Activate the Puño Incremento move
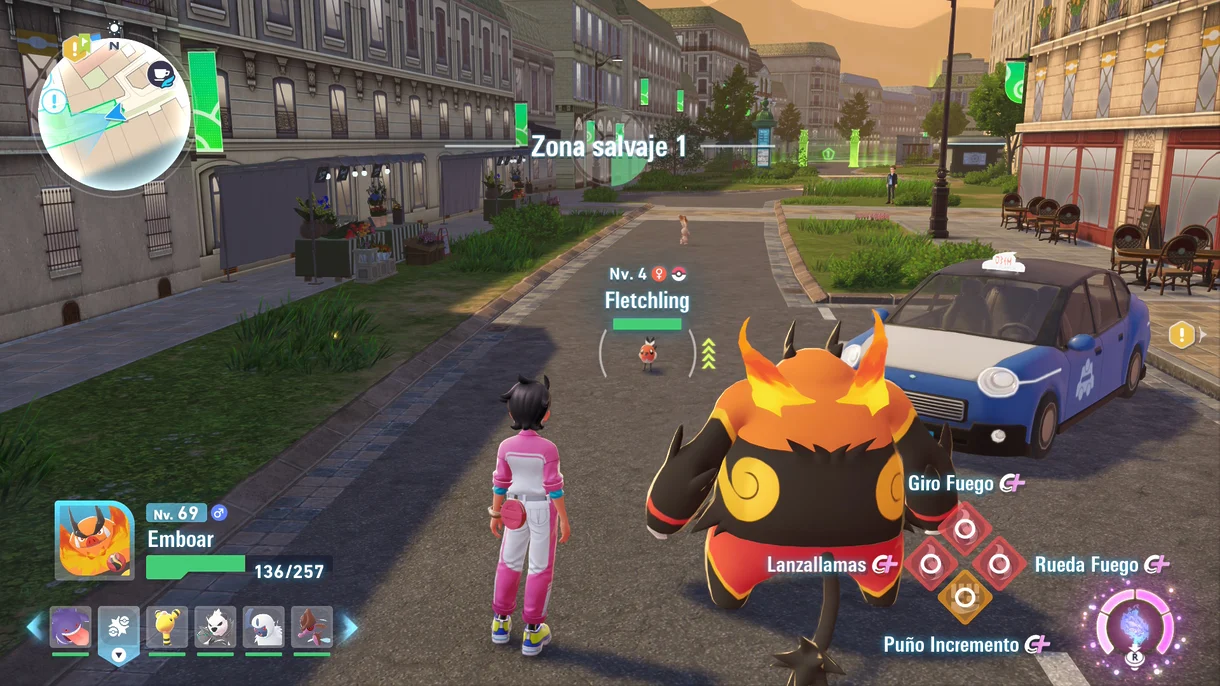The width and height of the screenshot is (1220, 686). pos(965,598)
